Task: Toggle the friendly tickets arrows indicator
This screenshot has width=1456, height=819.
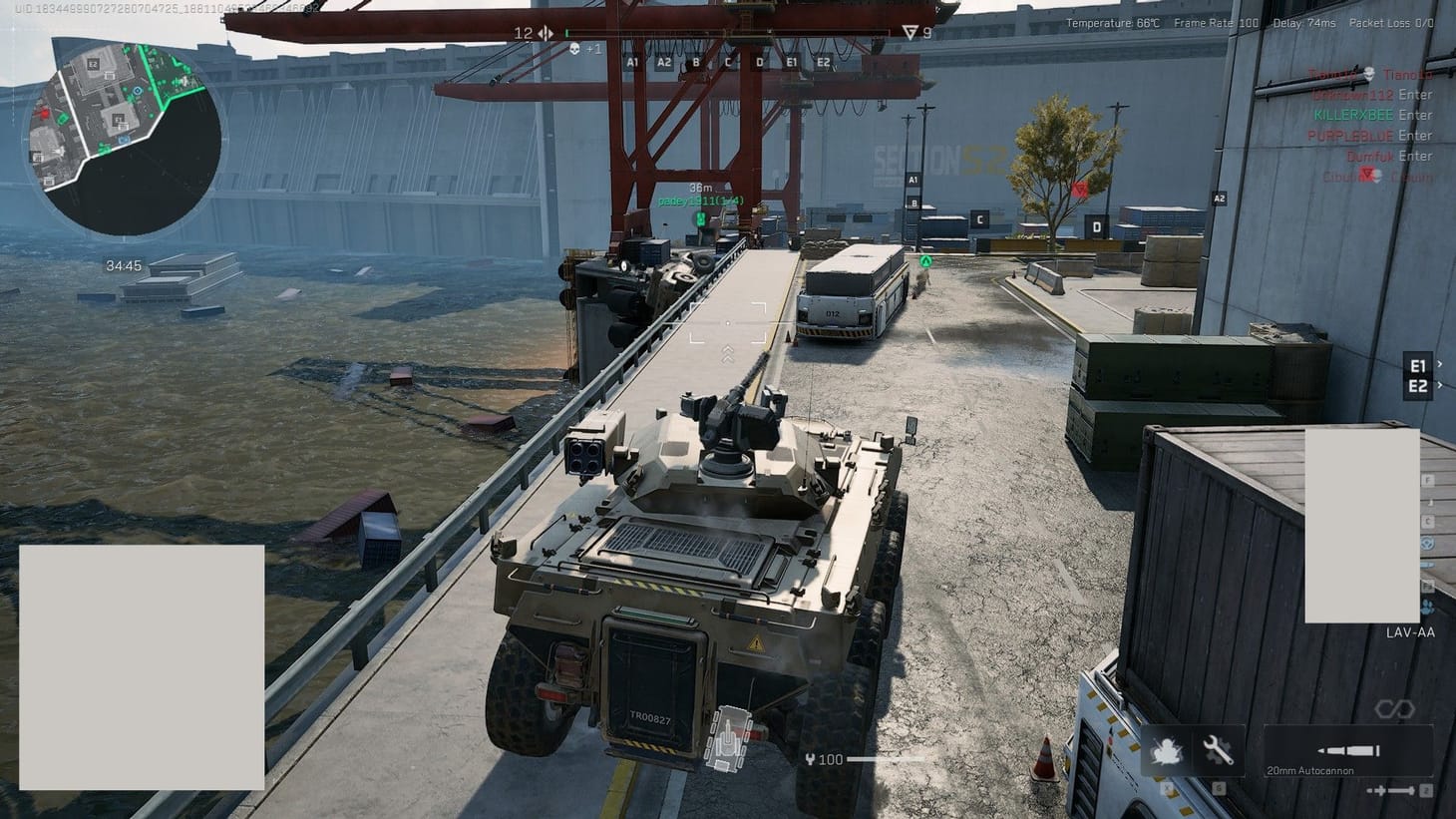Action: pyautogui.click(x=544, y=32)
